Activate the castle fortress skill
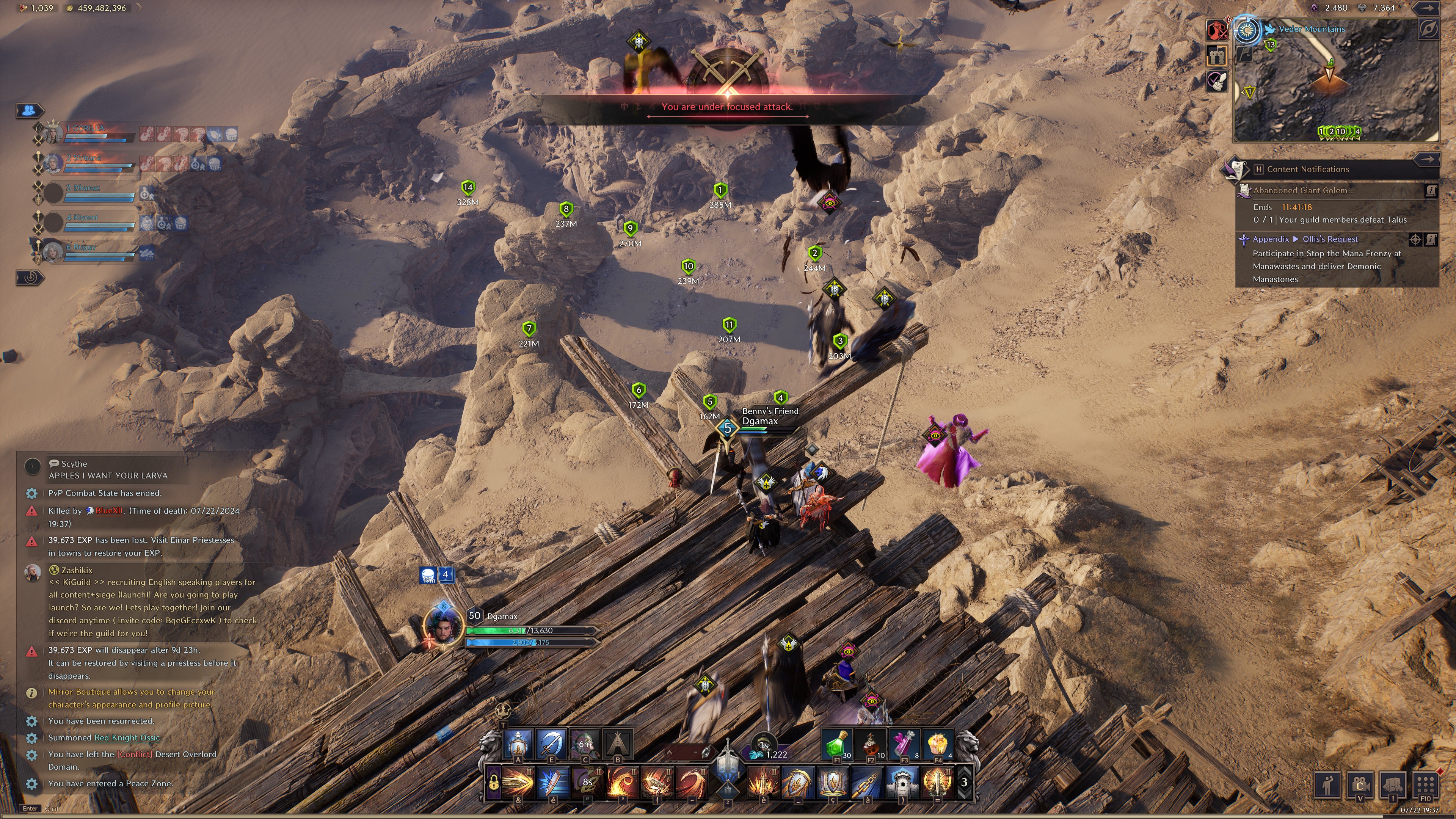This screenshot has height=819, width=1456. (902, 782)
